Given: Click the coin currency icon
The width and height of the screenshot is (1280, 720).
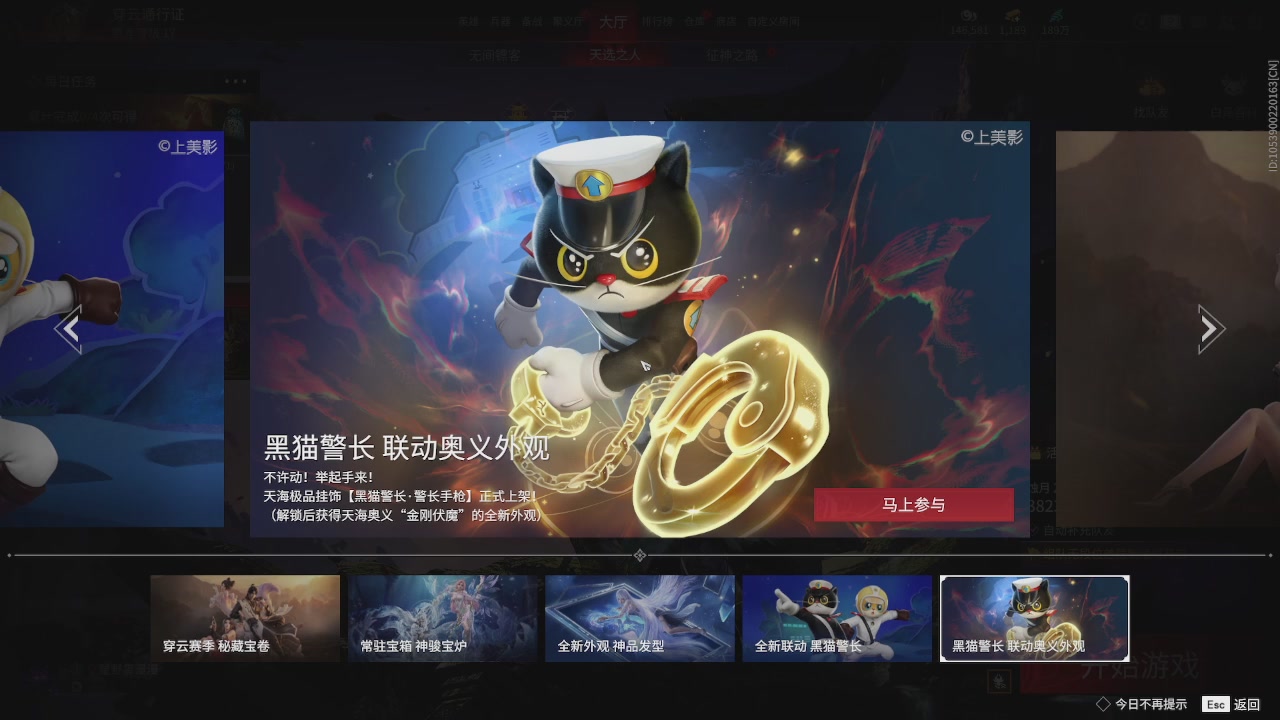Looking at the screenshot, I should pyautogui.click(x=967, y=15).
